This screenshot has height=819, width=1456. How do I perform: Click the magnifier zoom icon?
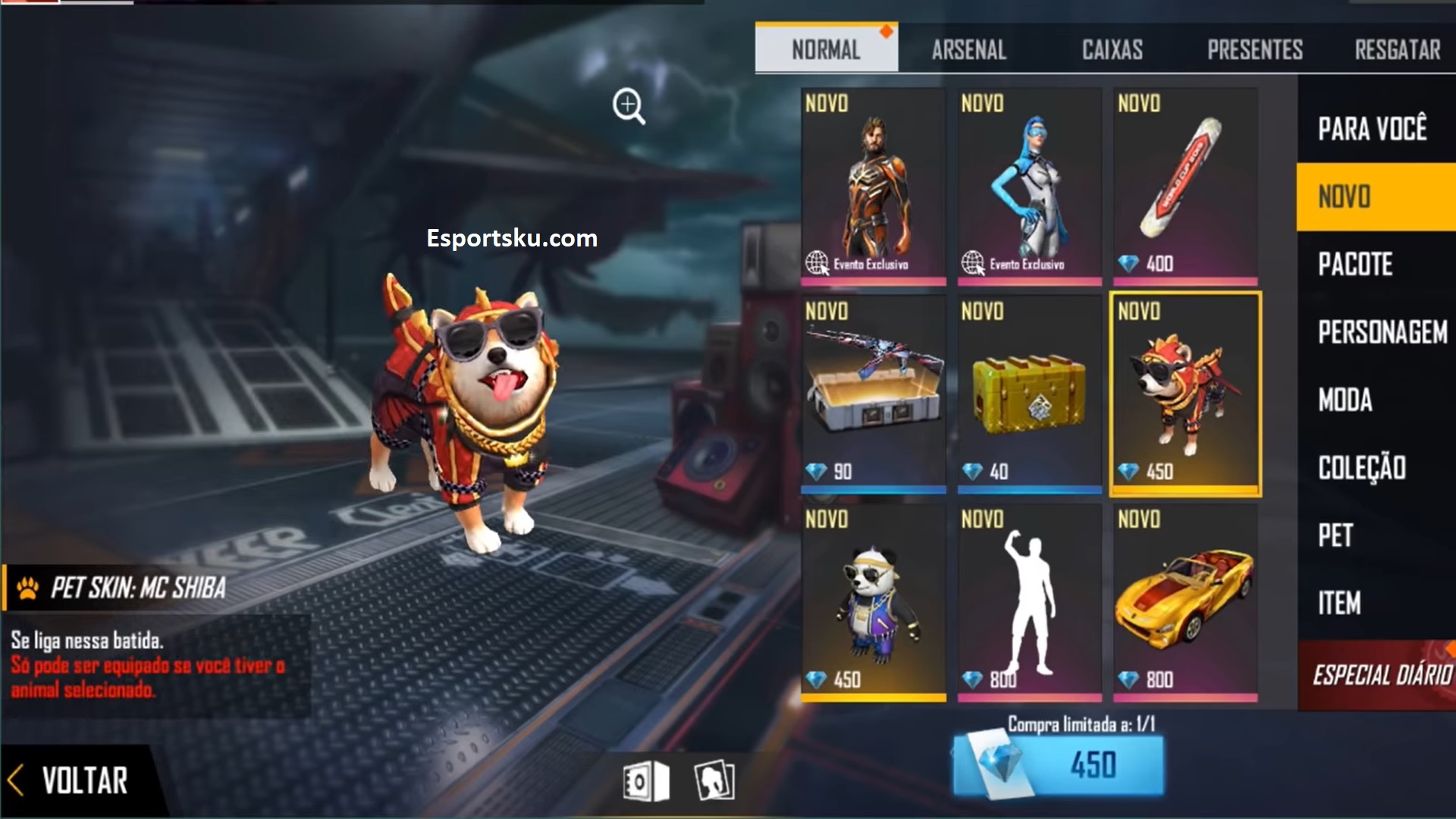tap(629, 106)
